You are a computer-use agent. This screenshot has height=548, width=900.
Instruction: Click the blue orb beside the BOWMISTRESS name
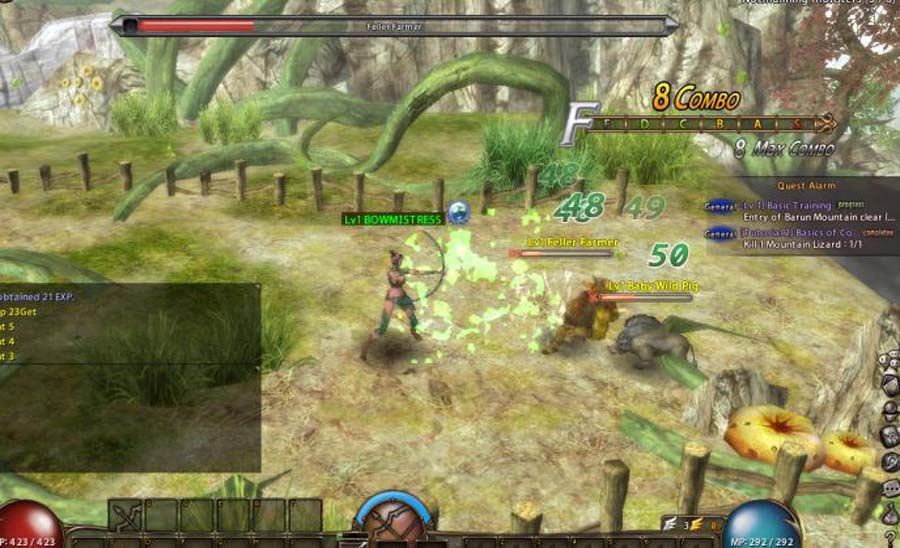point(459,211)
